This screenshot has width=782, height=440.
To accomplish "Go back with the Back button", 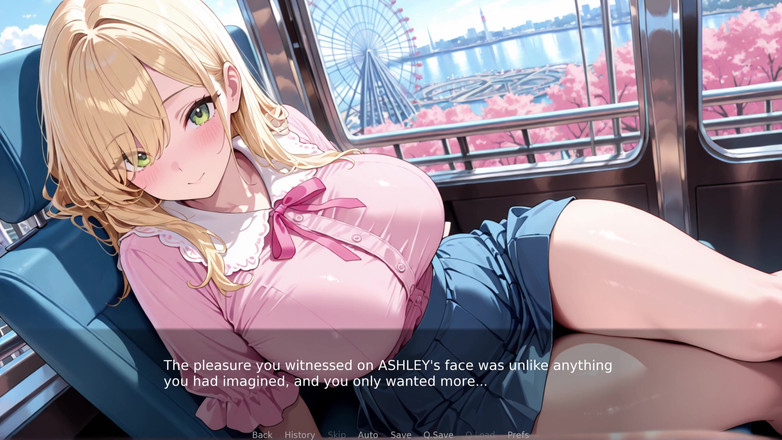I will (x=262, y=435).
